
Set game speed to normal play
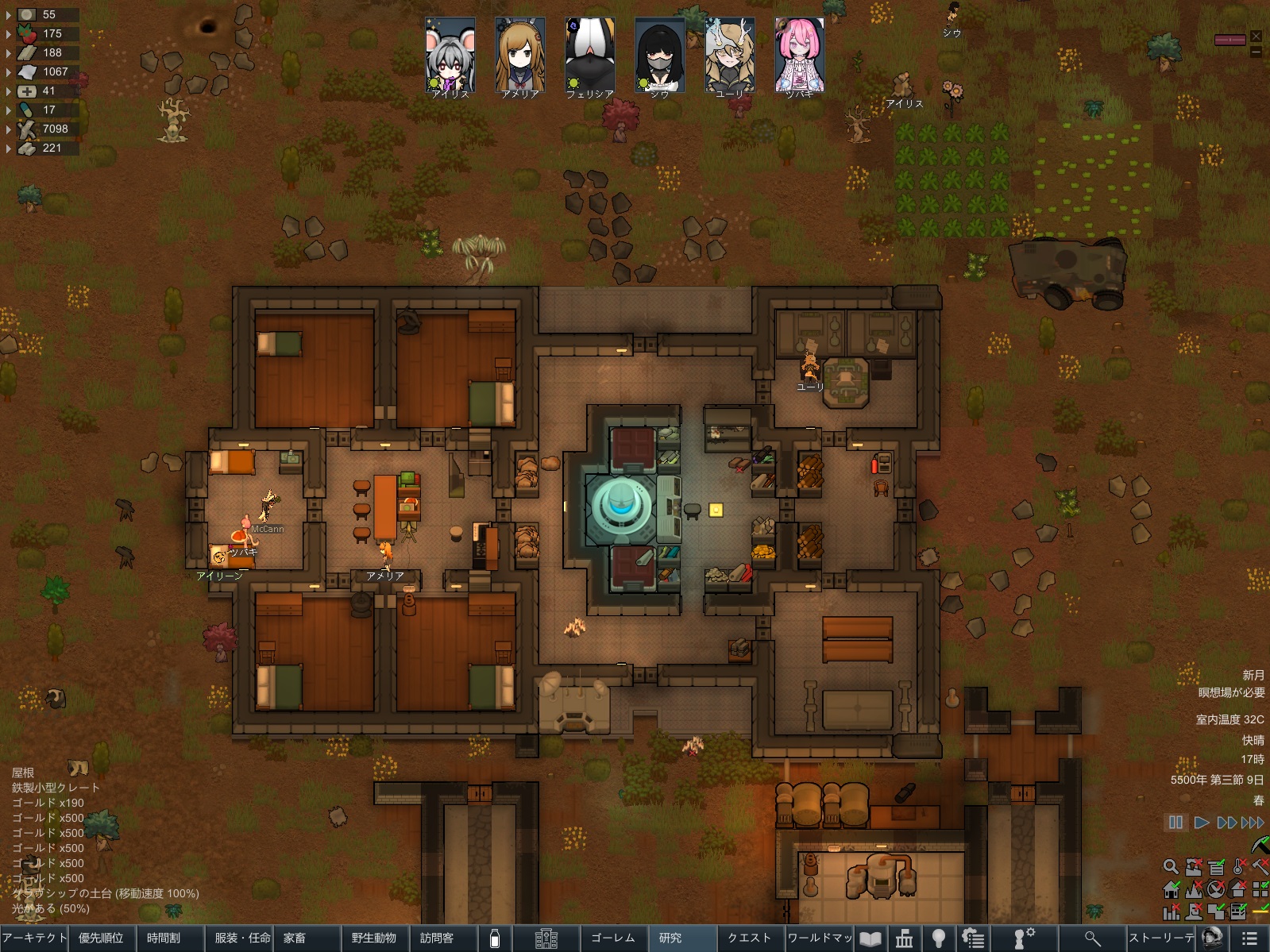(x=1202, y=823)
